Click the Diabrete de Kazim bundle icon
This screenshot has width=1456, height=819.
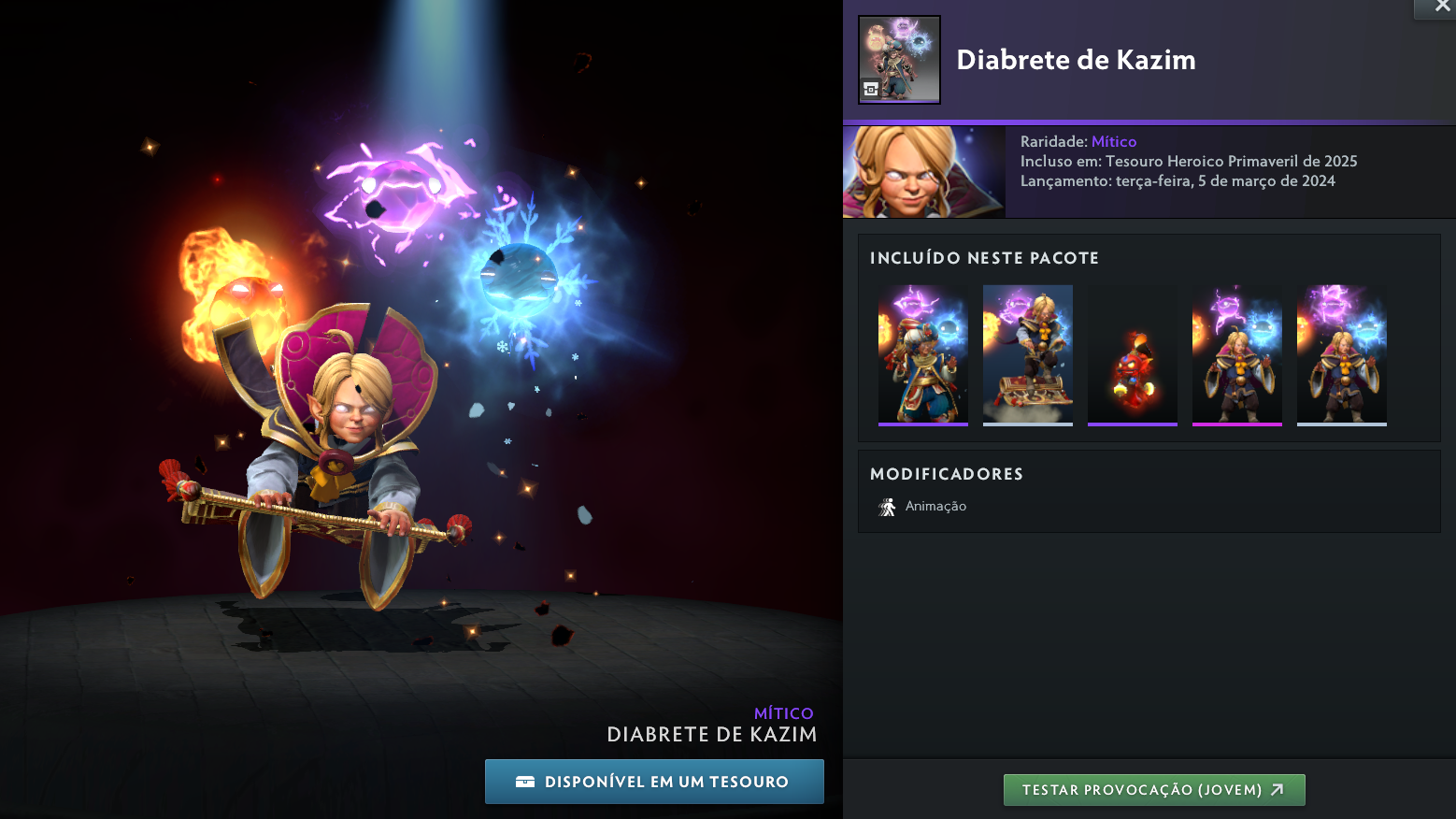899,59
